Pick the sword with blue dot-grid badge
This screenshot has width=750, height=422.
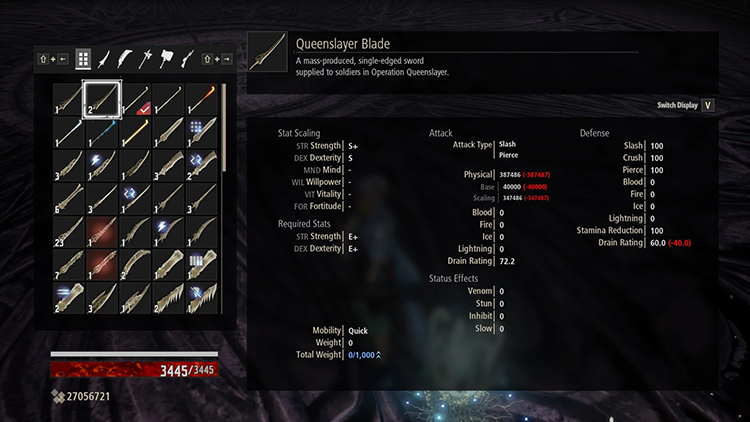coord(203,132)
